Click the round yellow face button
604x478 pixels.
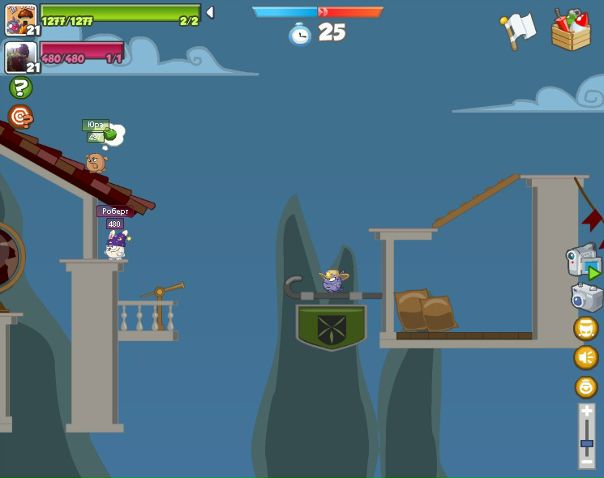(586, 386)
